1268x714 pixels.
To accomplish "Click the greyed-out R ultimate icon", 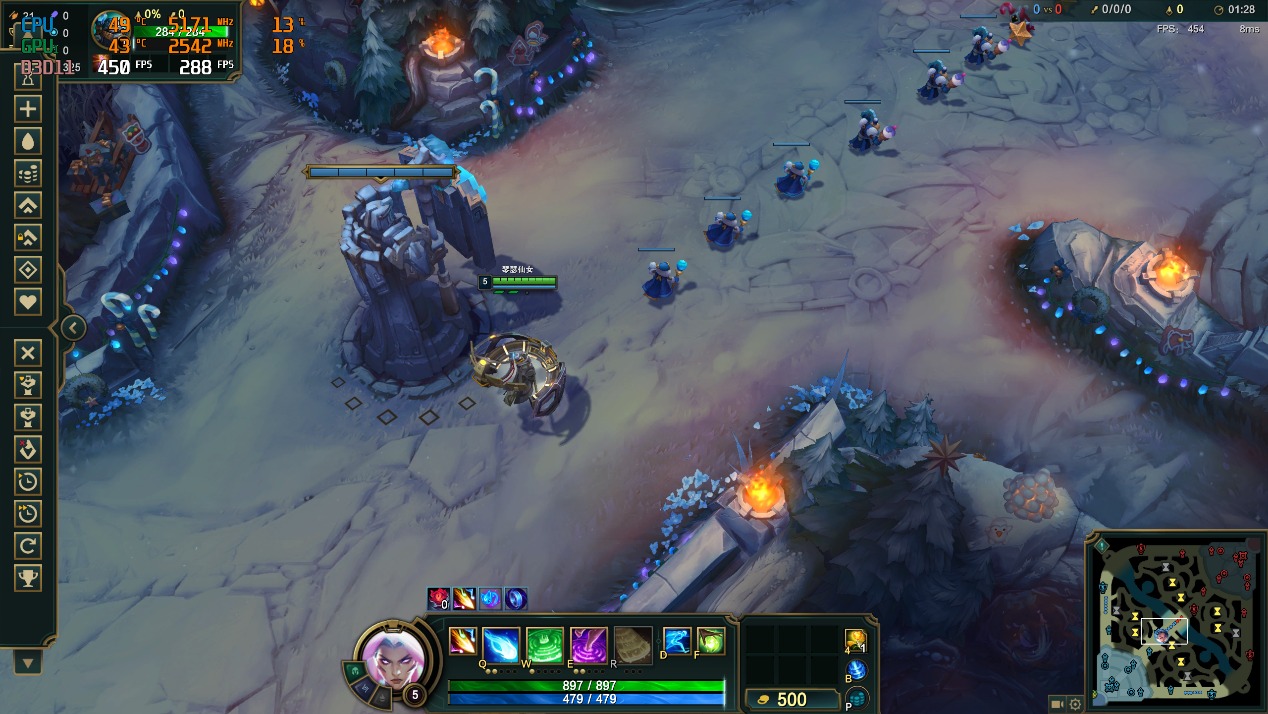I will pos(633,644).
